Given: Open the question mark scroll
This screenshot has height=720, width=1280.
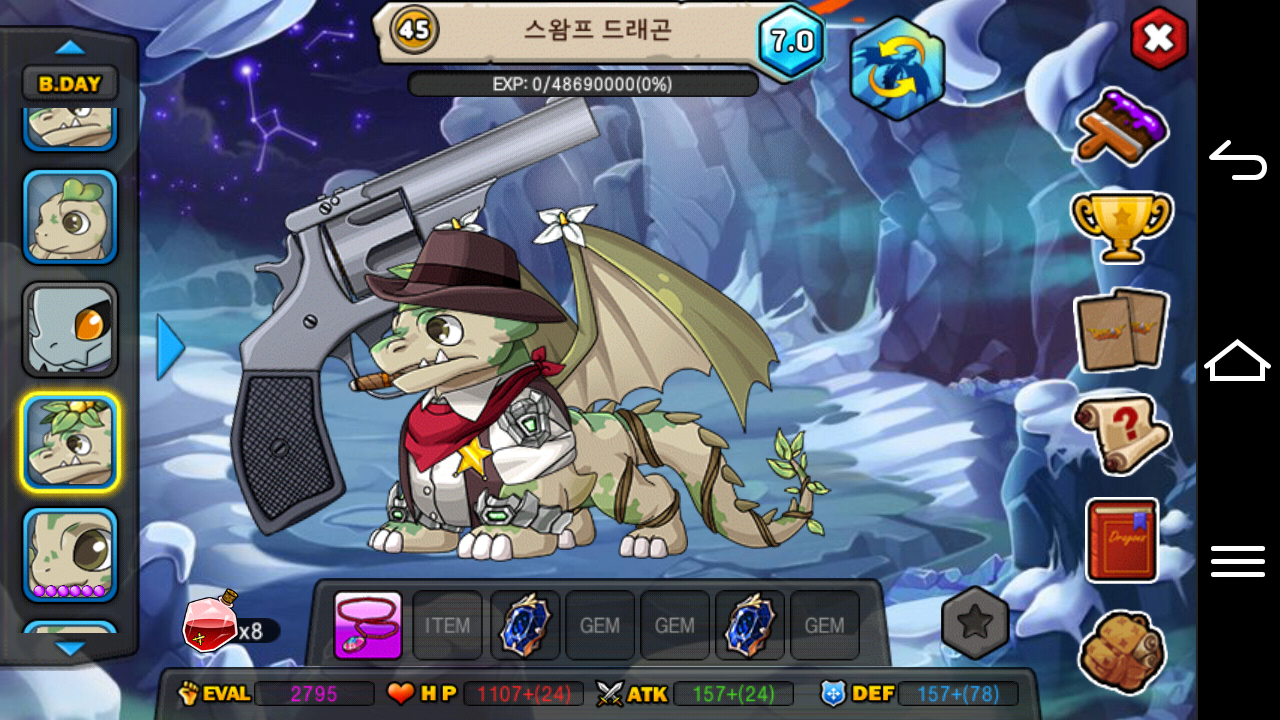Looking at the screenshot, I should 1121,434.
